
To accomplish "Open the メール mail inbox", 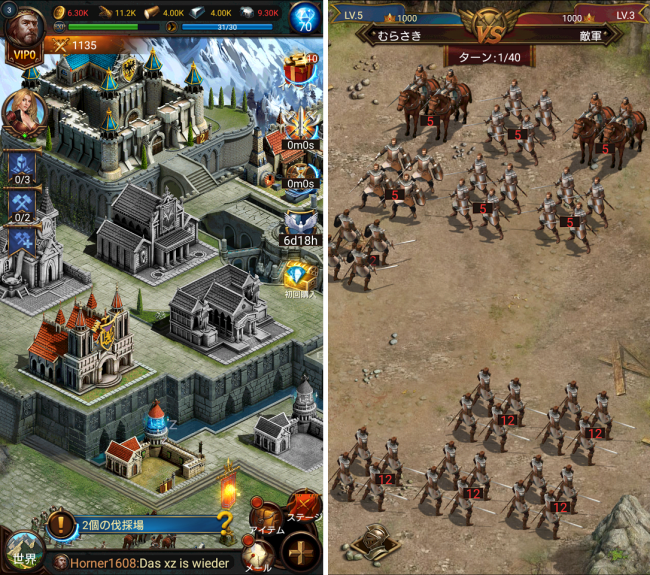I will (258, 555).
